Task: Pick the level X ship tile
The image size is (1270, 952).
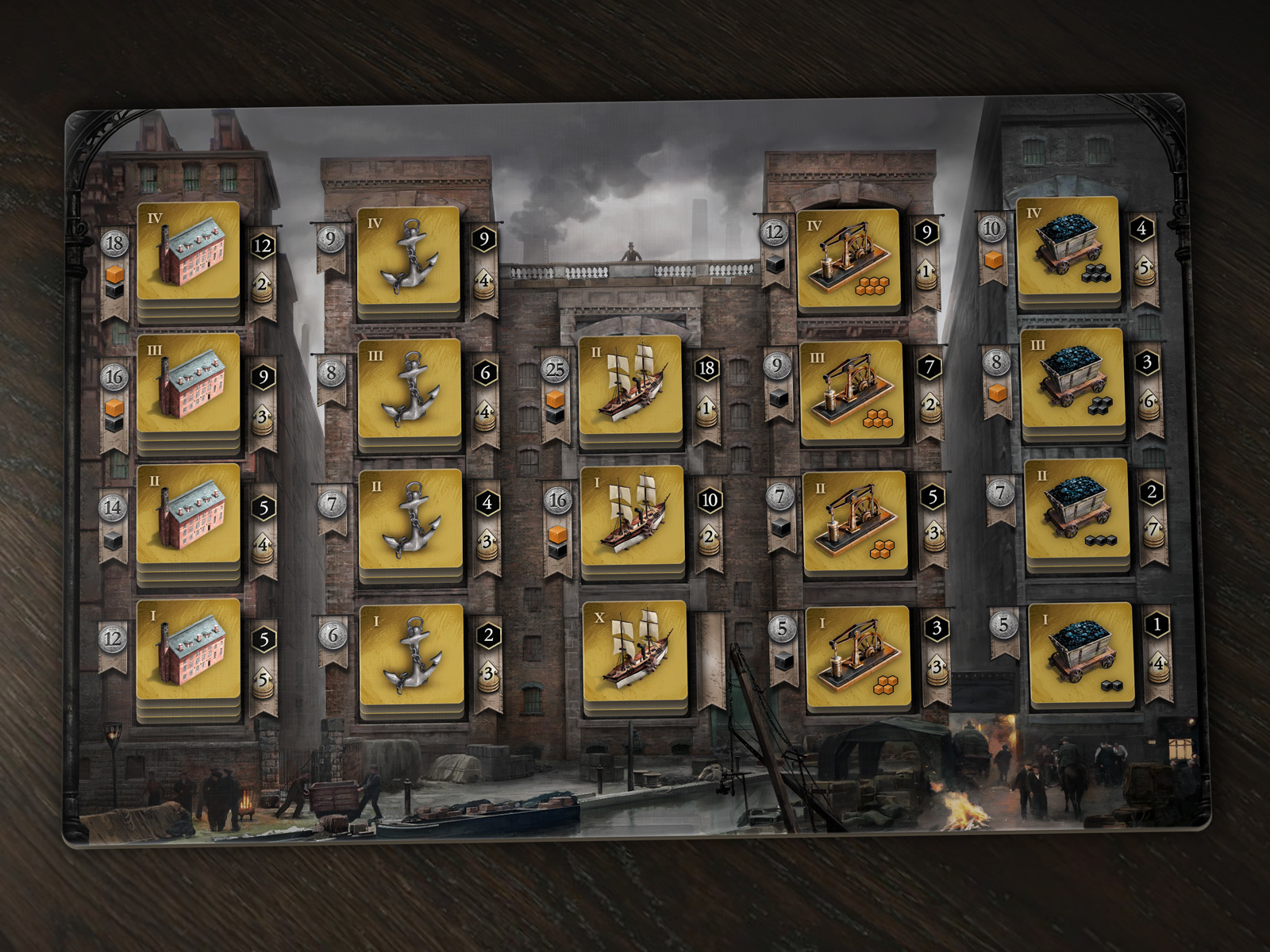Action: pyautogui.click(x=634, y=651)
